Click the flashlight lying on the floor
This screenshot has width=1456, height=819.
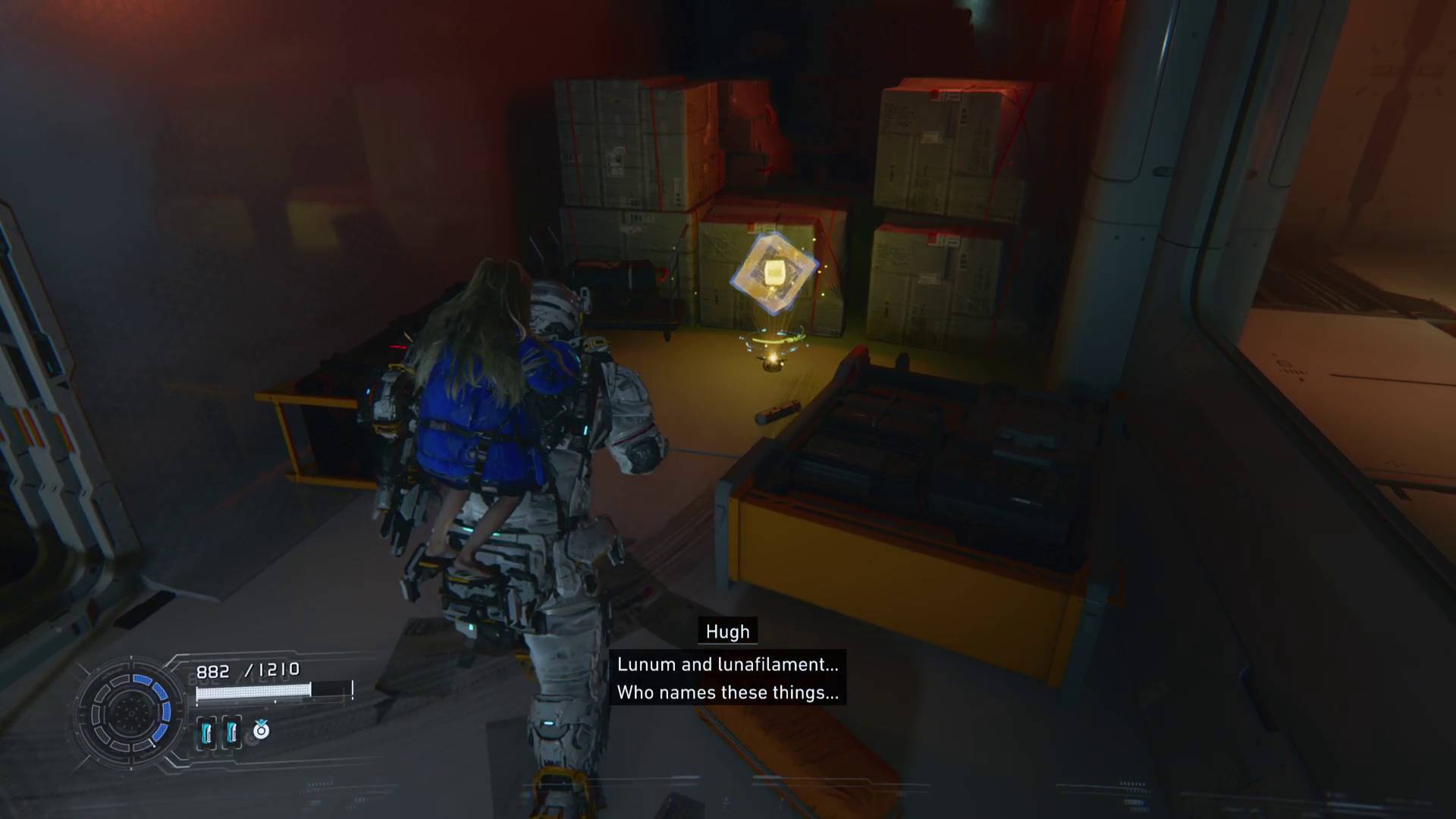[777, 413]
